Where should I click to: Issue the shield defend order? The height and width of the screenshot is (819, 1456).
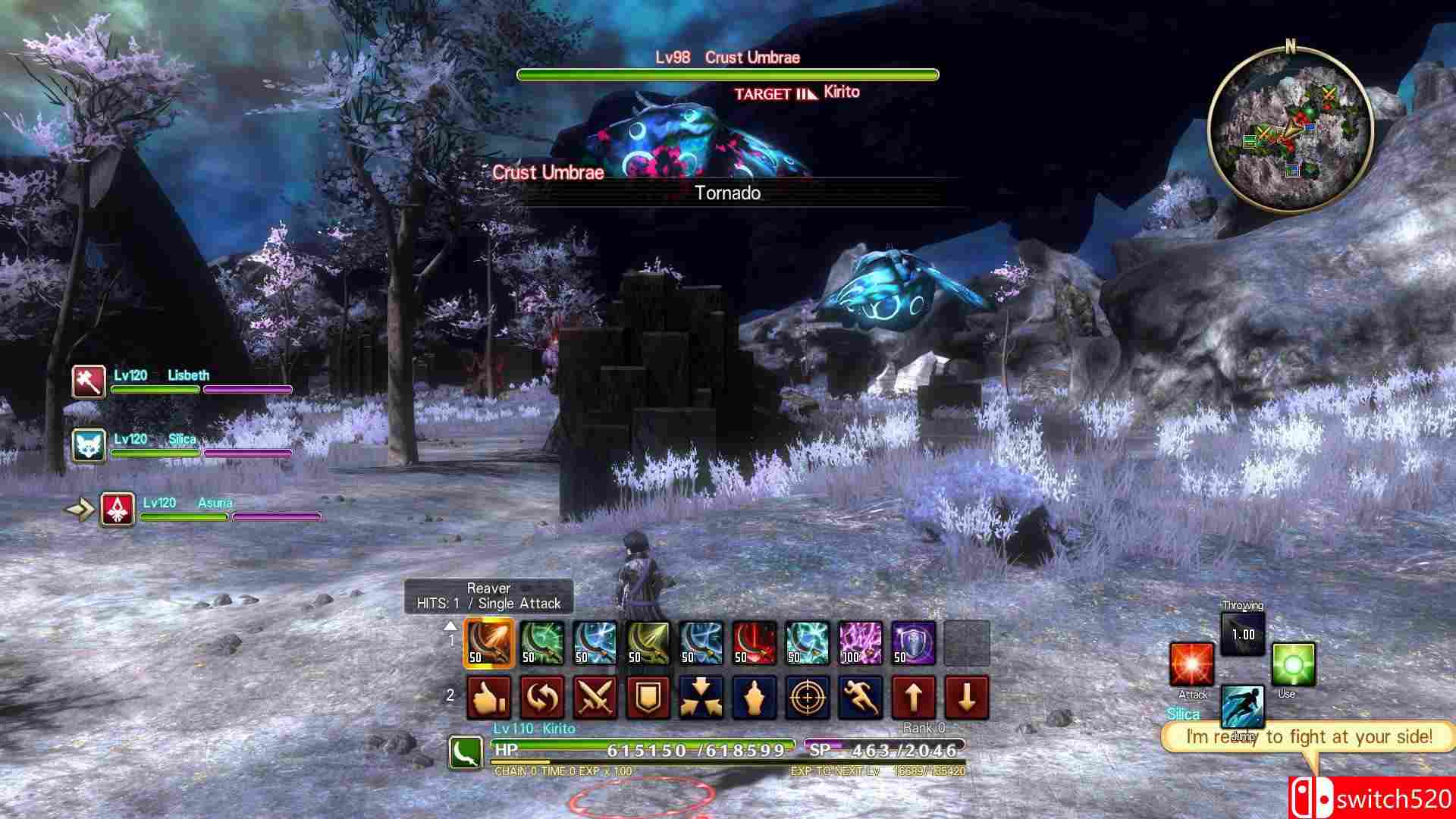click(648, 698)
